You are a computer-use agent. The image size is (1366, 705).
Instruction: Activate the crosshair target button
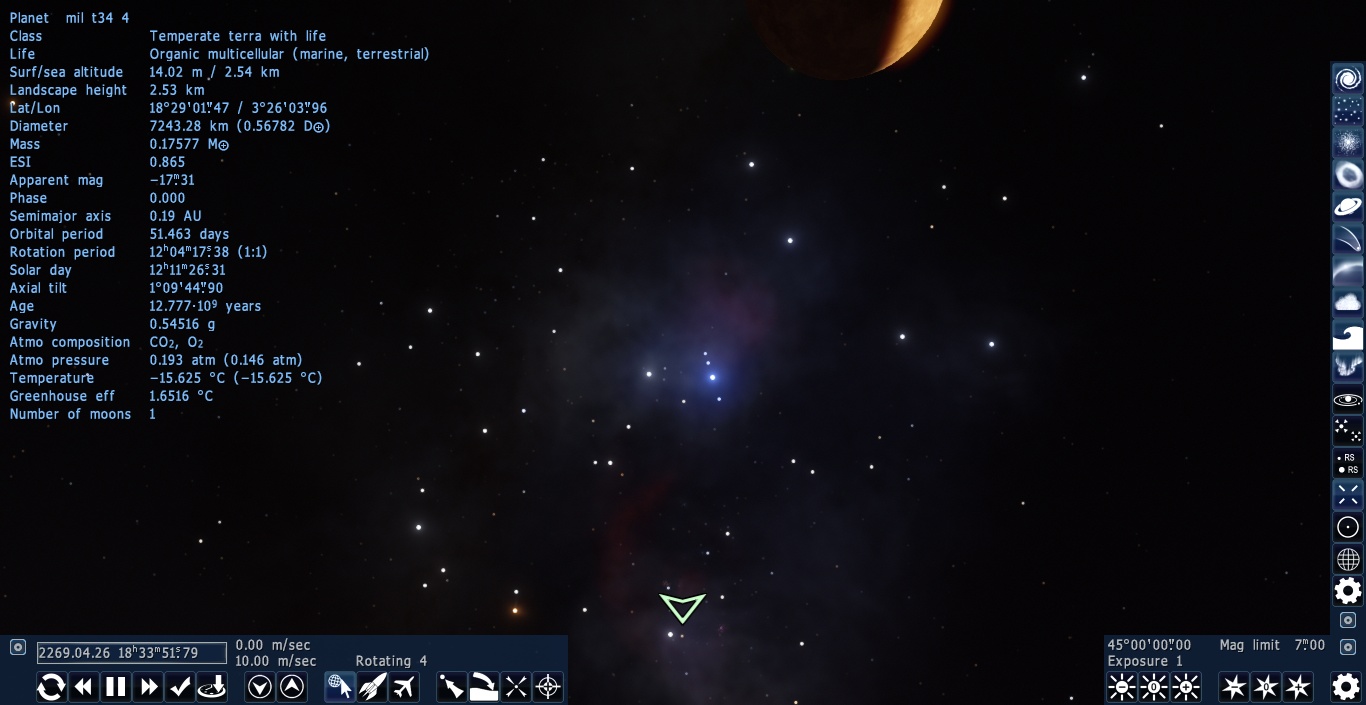click(x=548, y=687)
